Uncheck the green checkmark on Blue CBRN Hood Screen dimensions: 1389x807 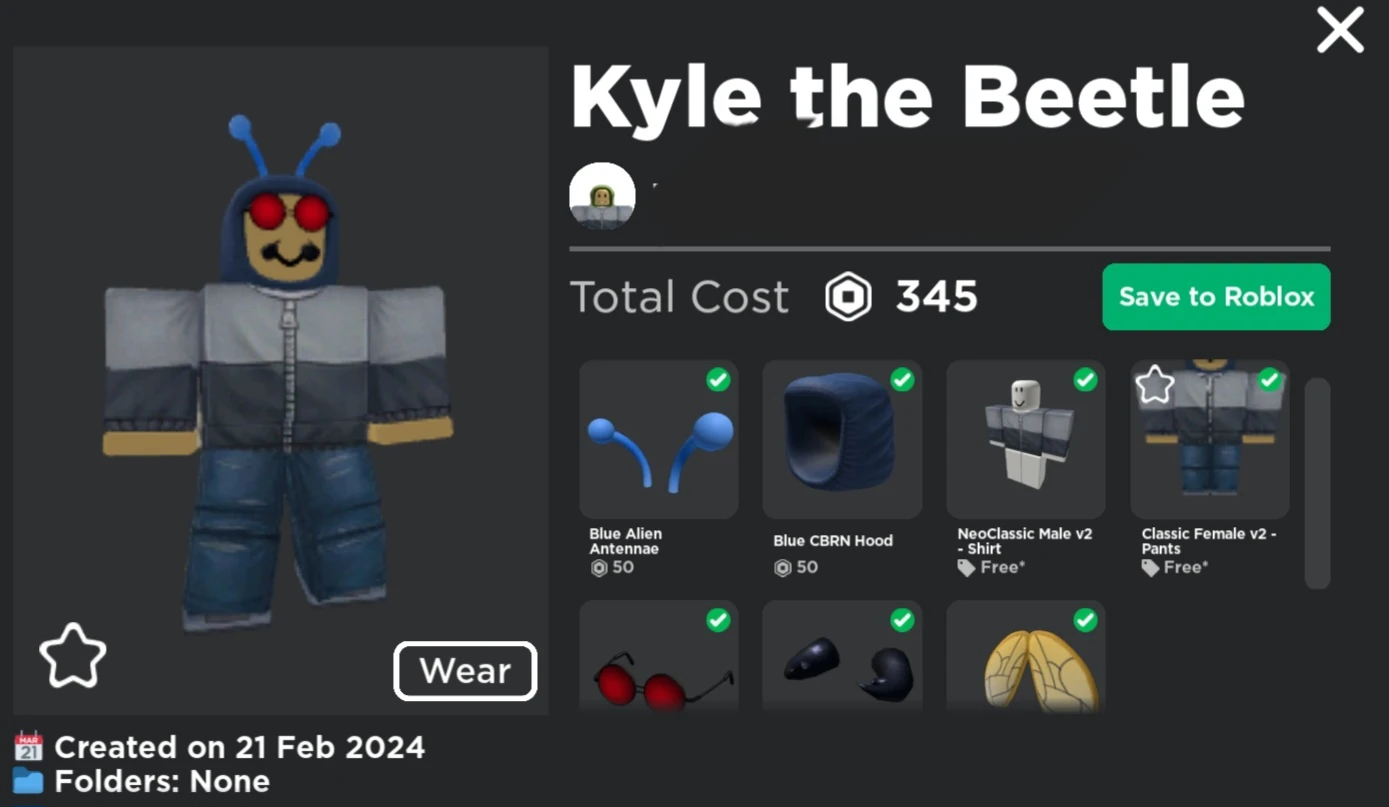[x=902, y=379]
